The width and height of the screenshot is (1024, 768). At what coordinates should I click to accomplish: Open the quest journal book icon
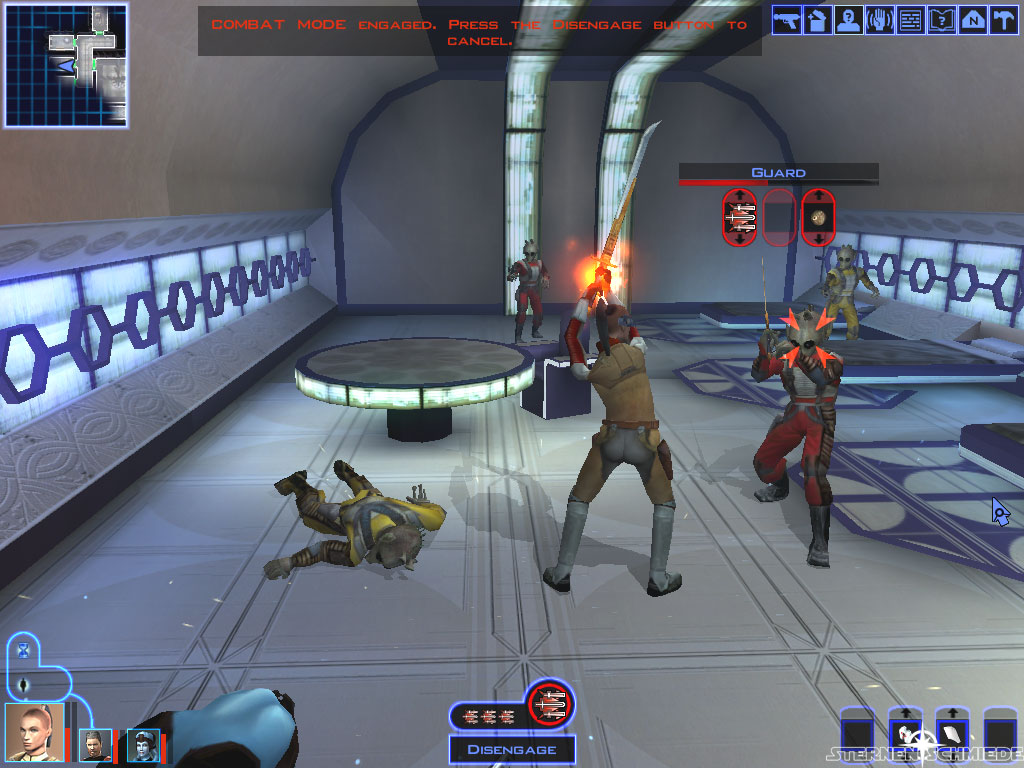coord(941,20)
